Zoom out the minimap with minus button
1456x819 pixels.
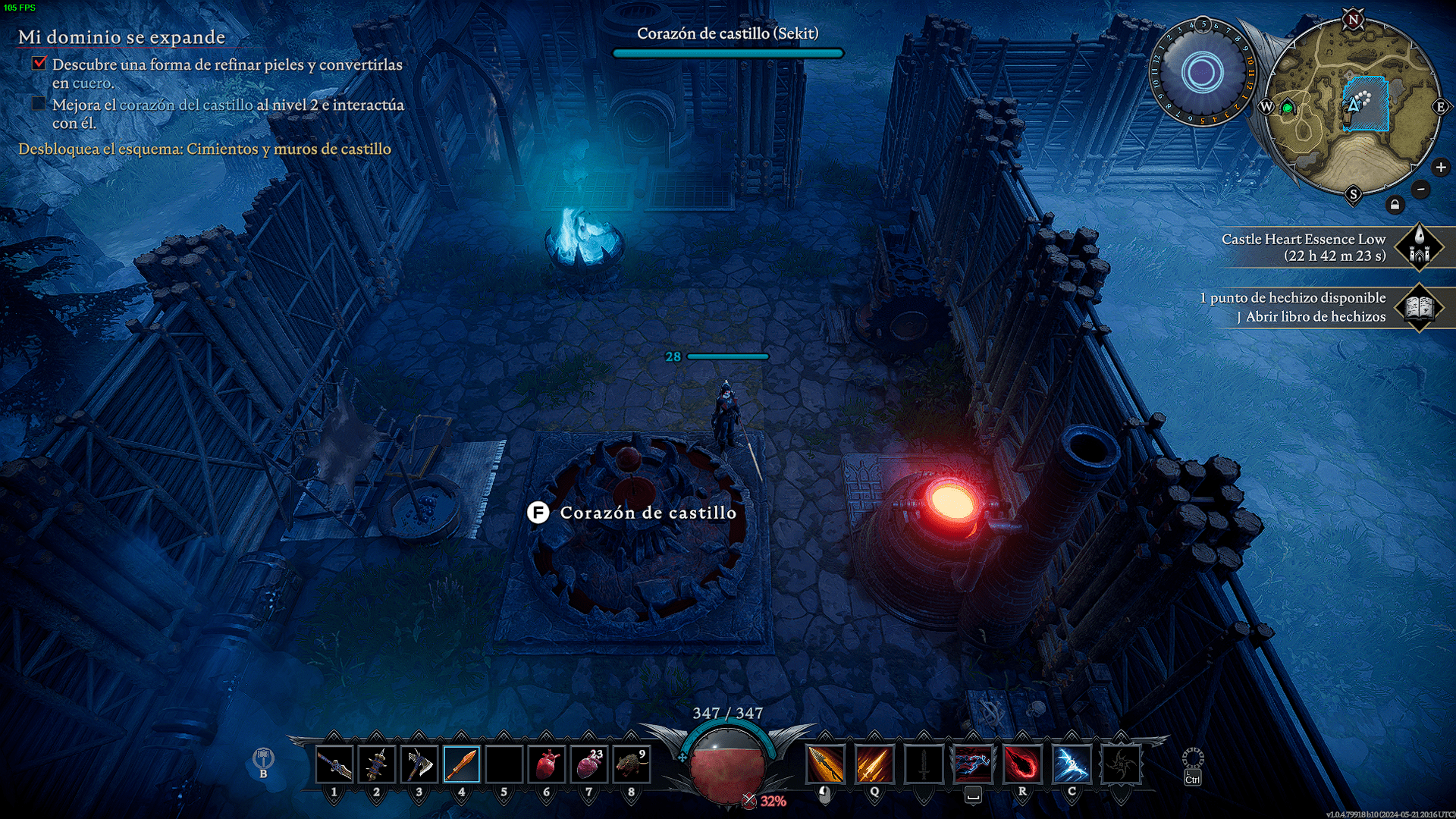(1421, 189)
